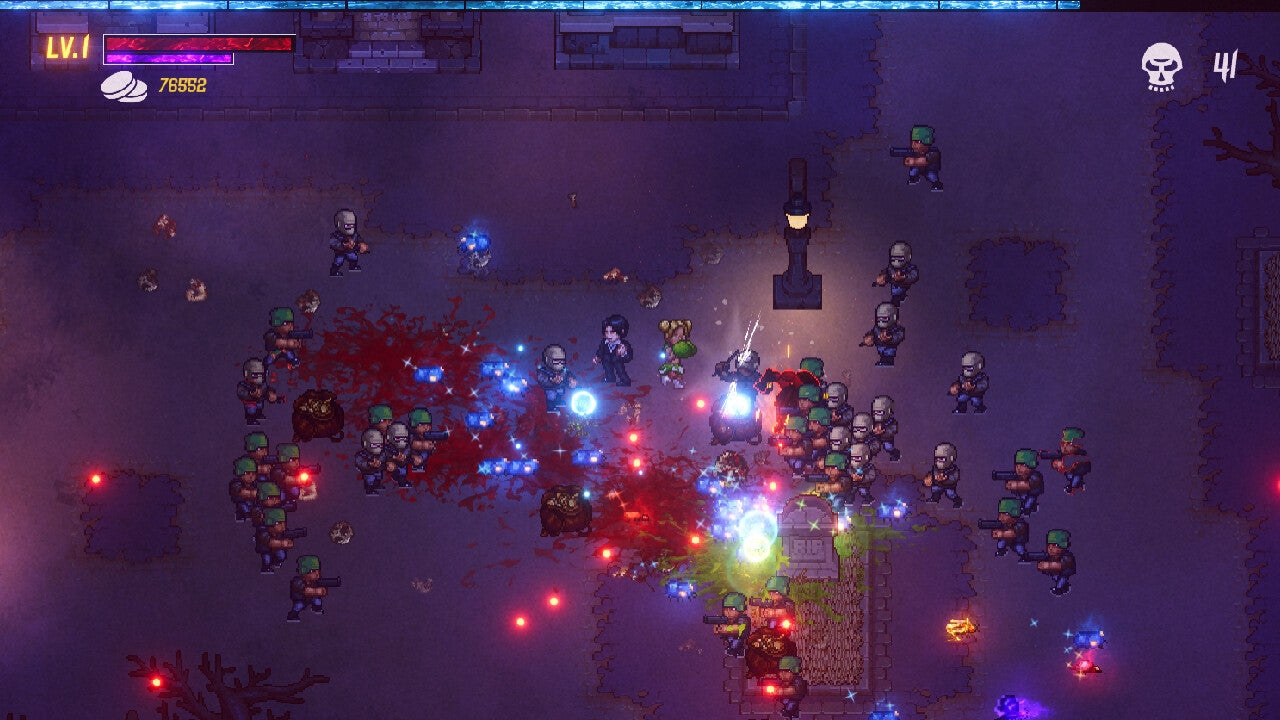This screenshot has height=720, width=1280.
Task: Click the skull kill counter icon
Action: tap(1161, 68)
